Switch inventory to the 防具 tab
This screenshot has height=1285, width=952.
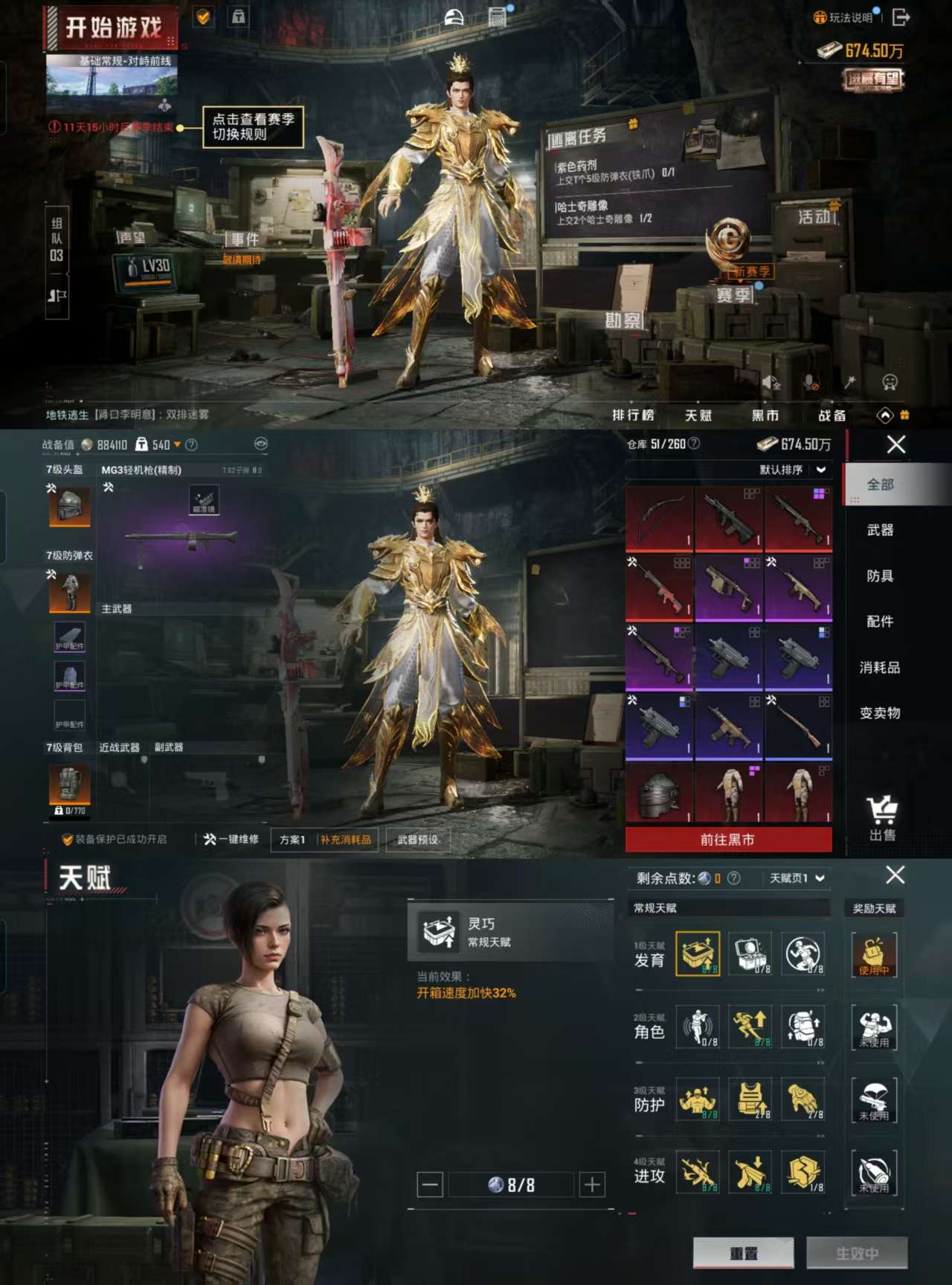(880, 576)
